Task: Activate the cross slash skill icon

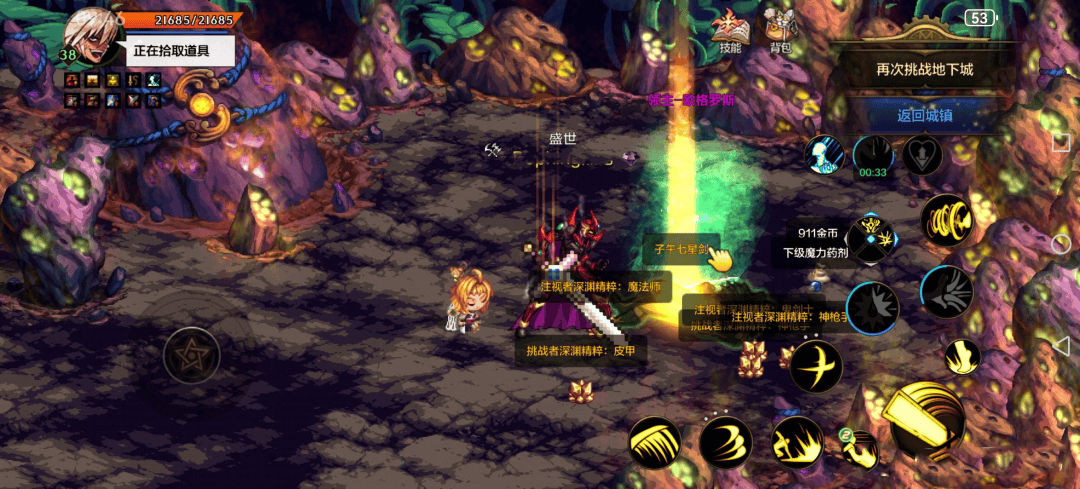Action: tap(815, 366)
